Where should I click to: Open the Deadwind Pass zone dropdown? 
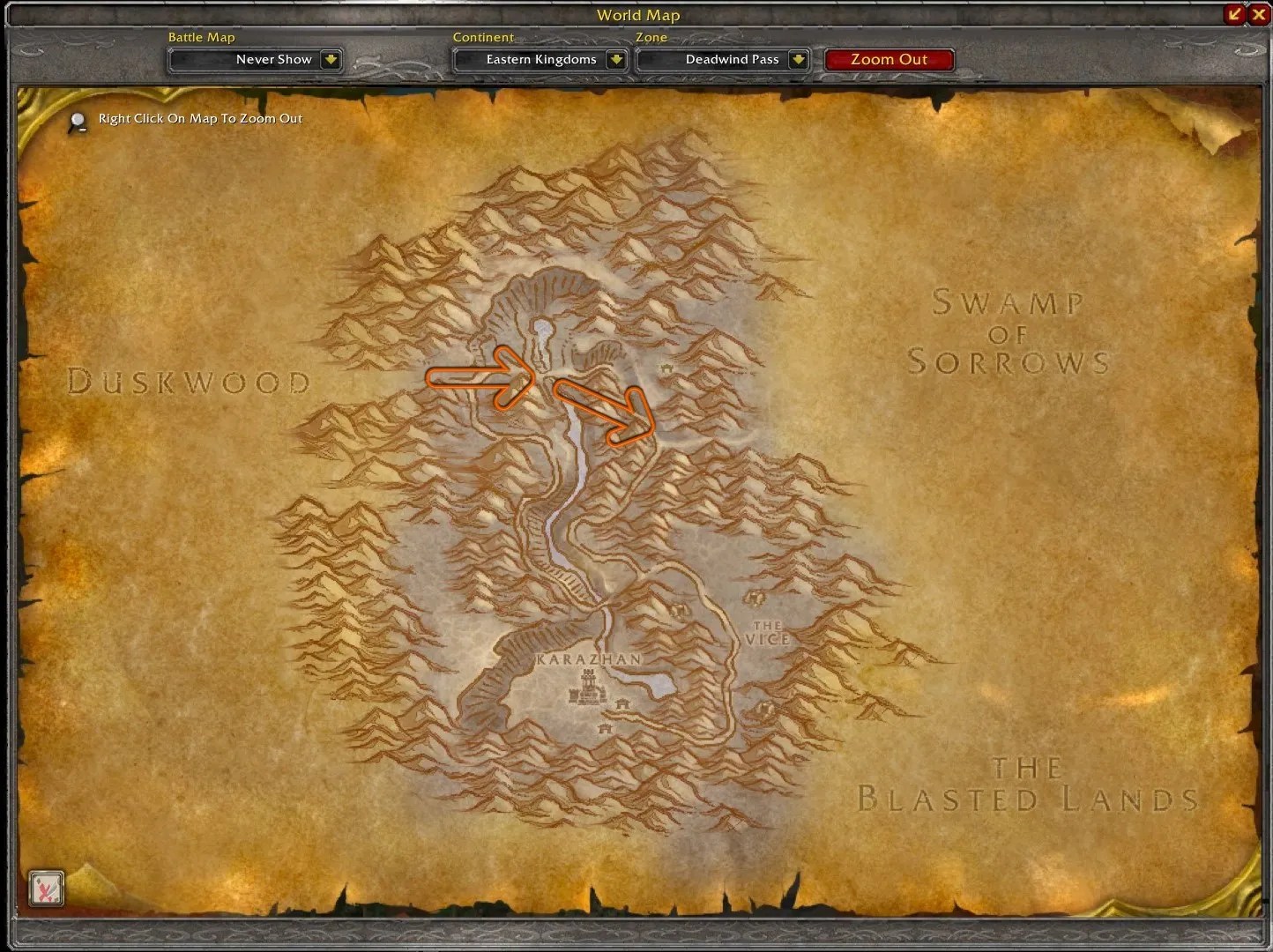pos(722,59)
